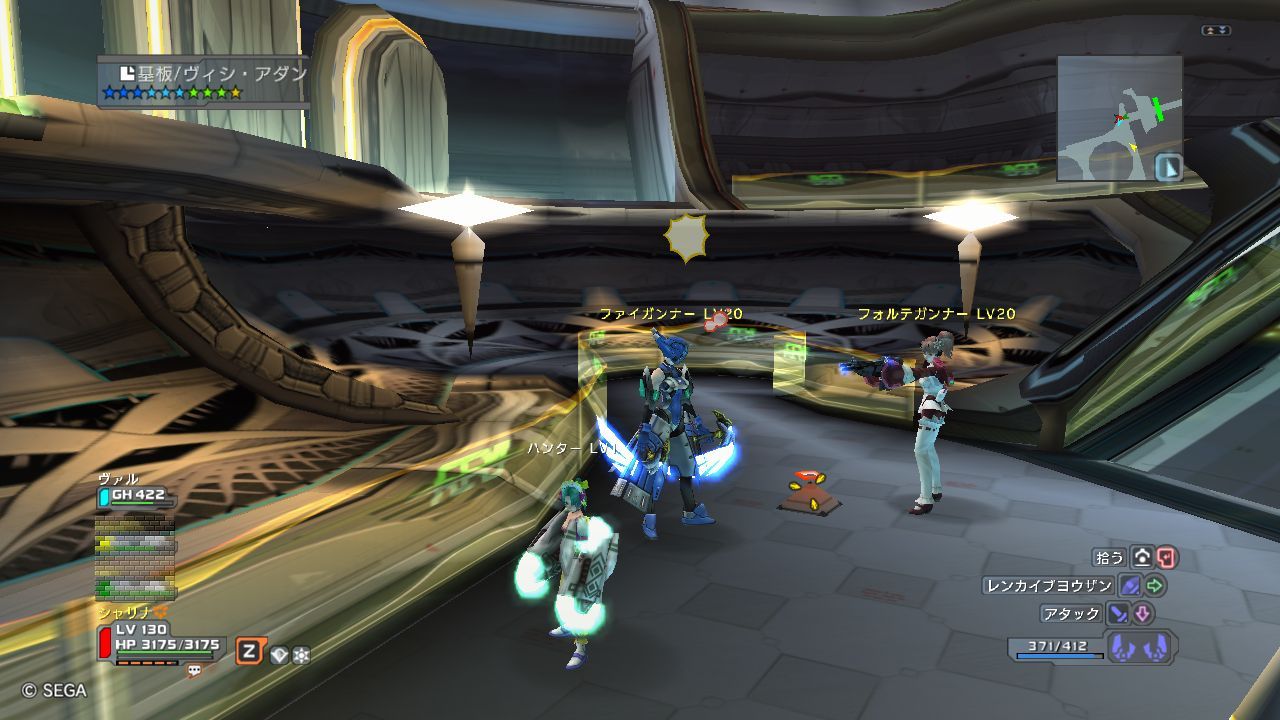This screenshot has width=1280, height=720.
Task: Select the シャリナ player status panel
Action: click(160, 642)
